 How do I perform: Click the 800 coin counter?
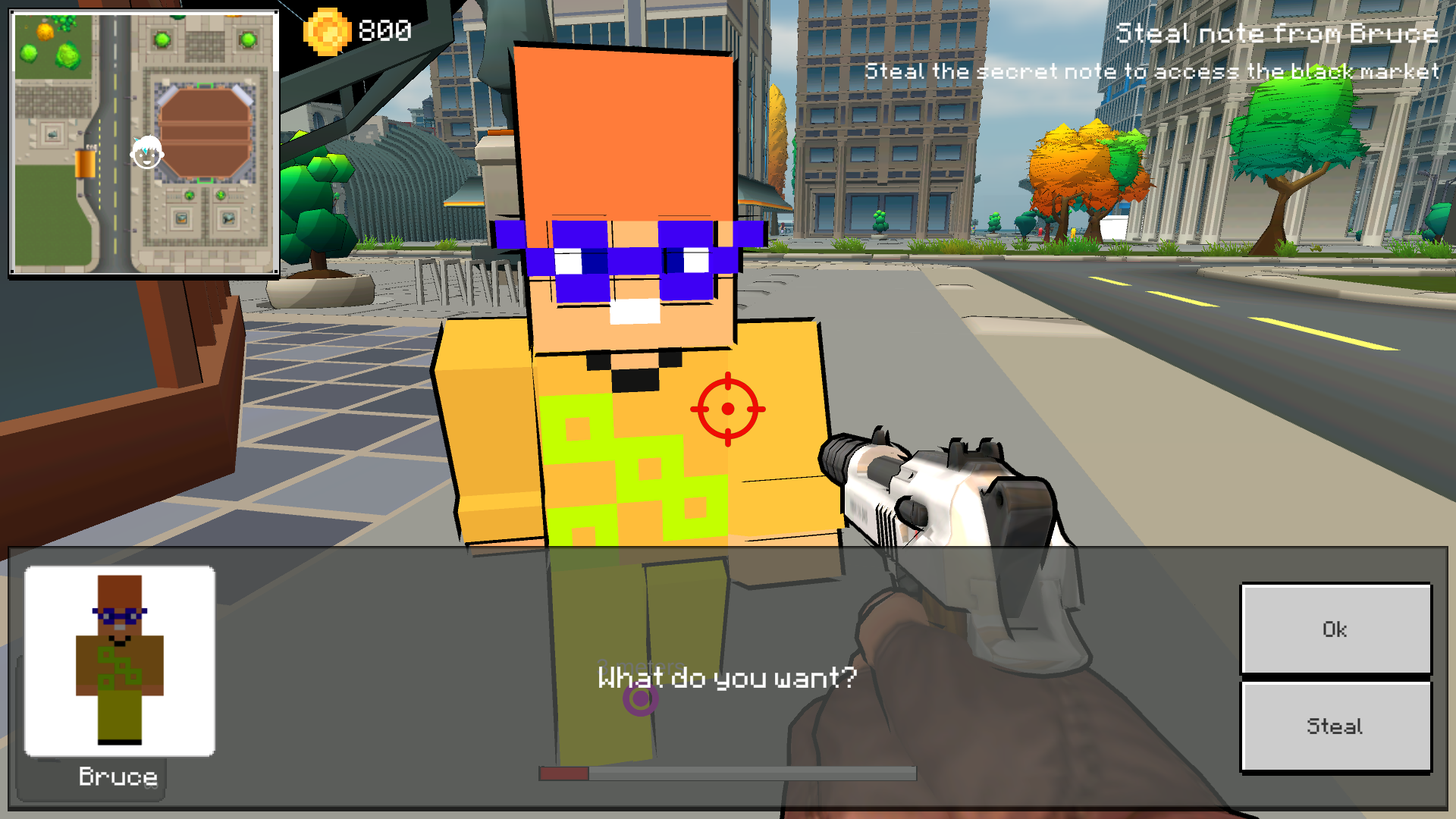point(385,30)
